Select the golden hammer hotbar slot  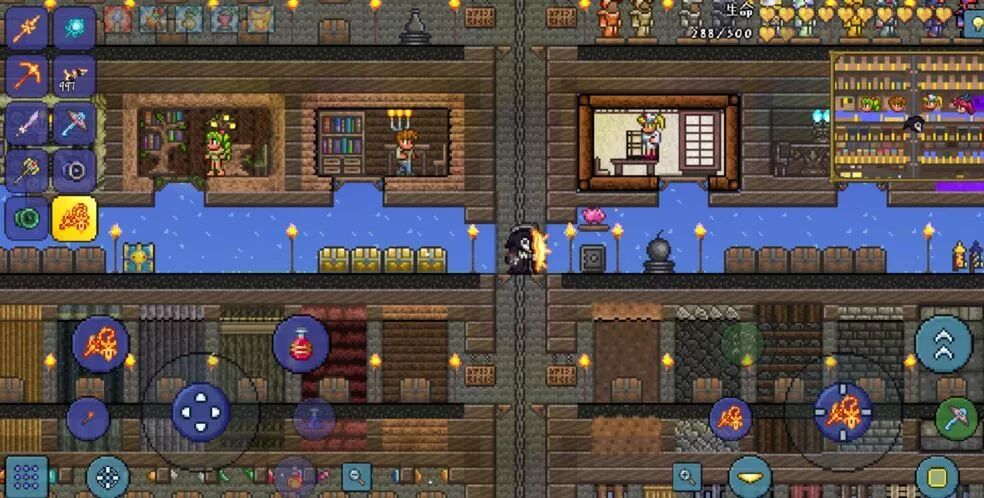[x=27, y=170]
